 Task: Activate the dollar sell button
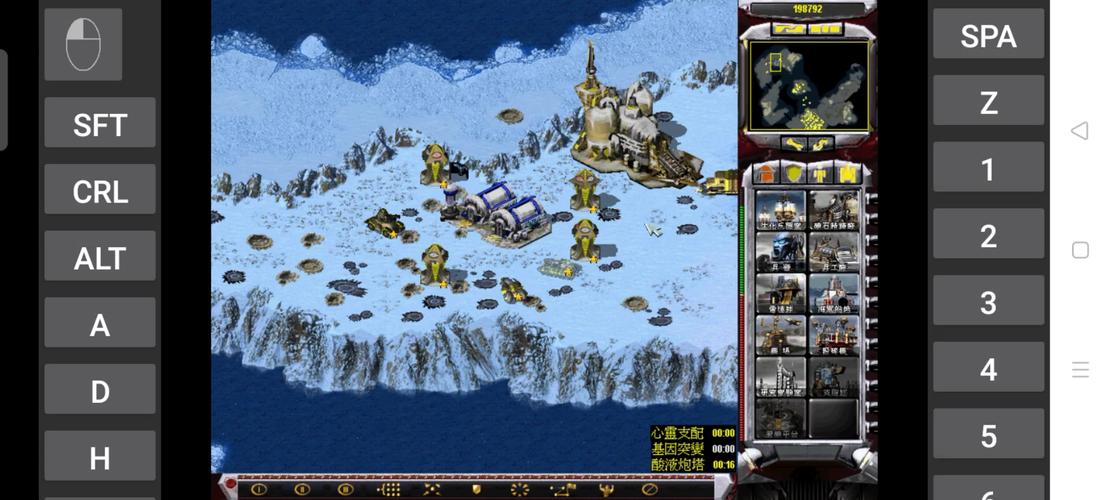[x=823, y=145]
